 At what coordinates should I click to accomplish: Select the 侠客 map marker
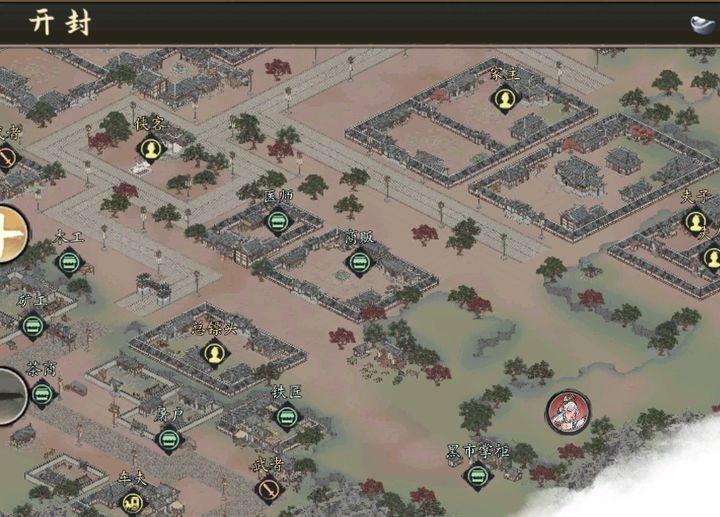click(151, 150)
